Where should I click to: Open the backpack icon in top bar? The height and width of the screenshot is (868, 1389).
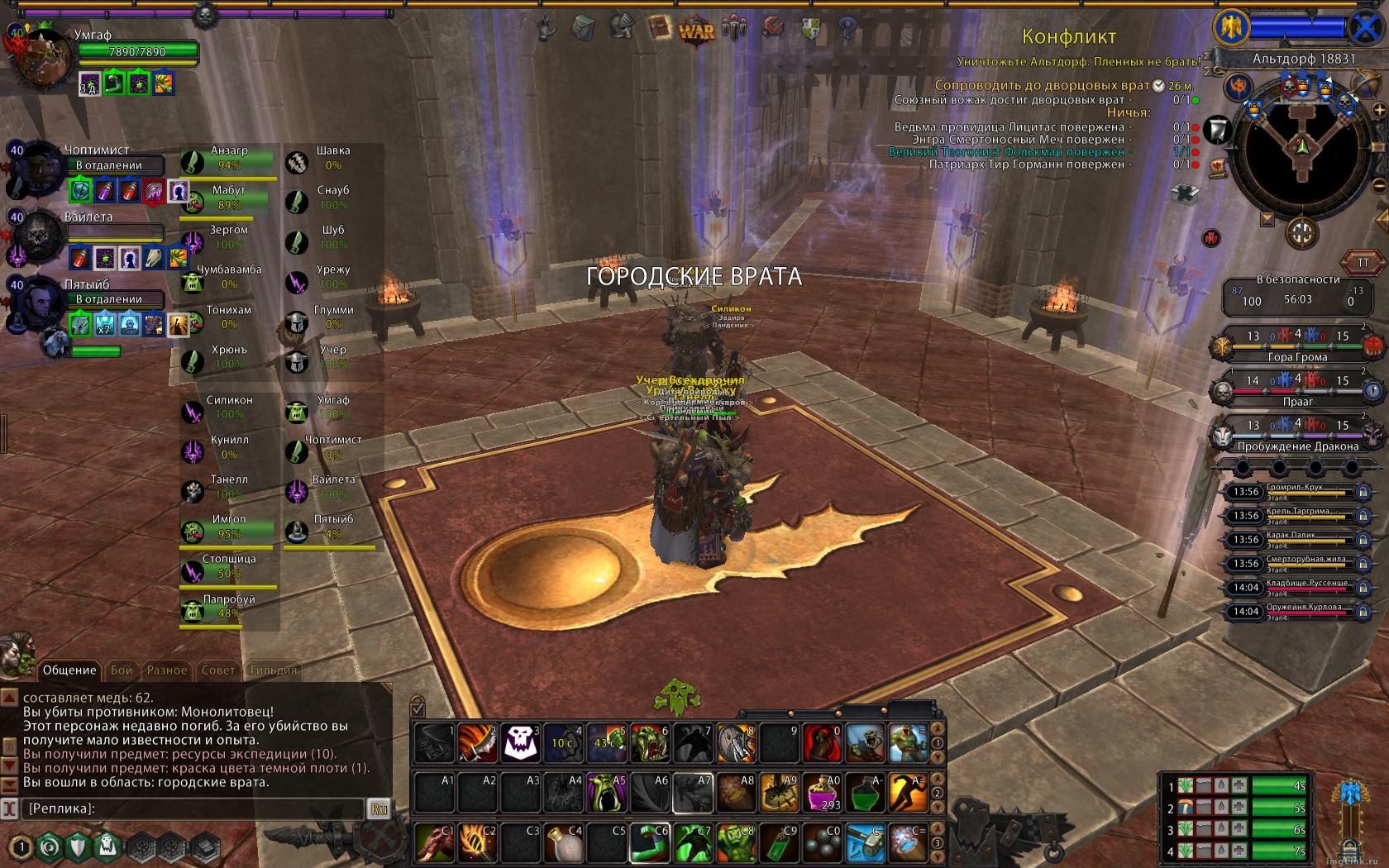point(583,28)
